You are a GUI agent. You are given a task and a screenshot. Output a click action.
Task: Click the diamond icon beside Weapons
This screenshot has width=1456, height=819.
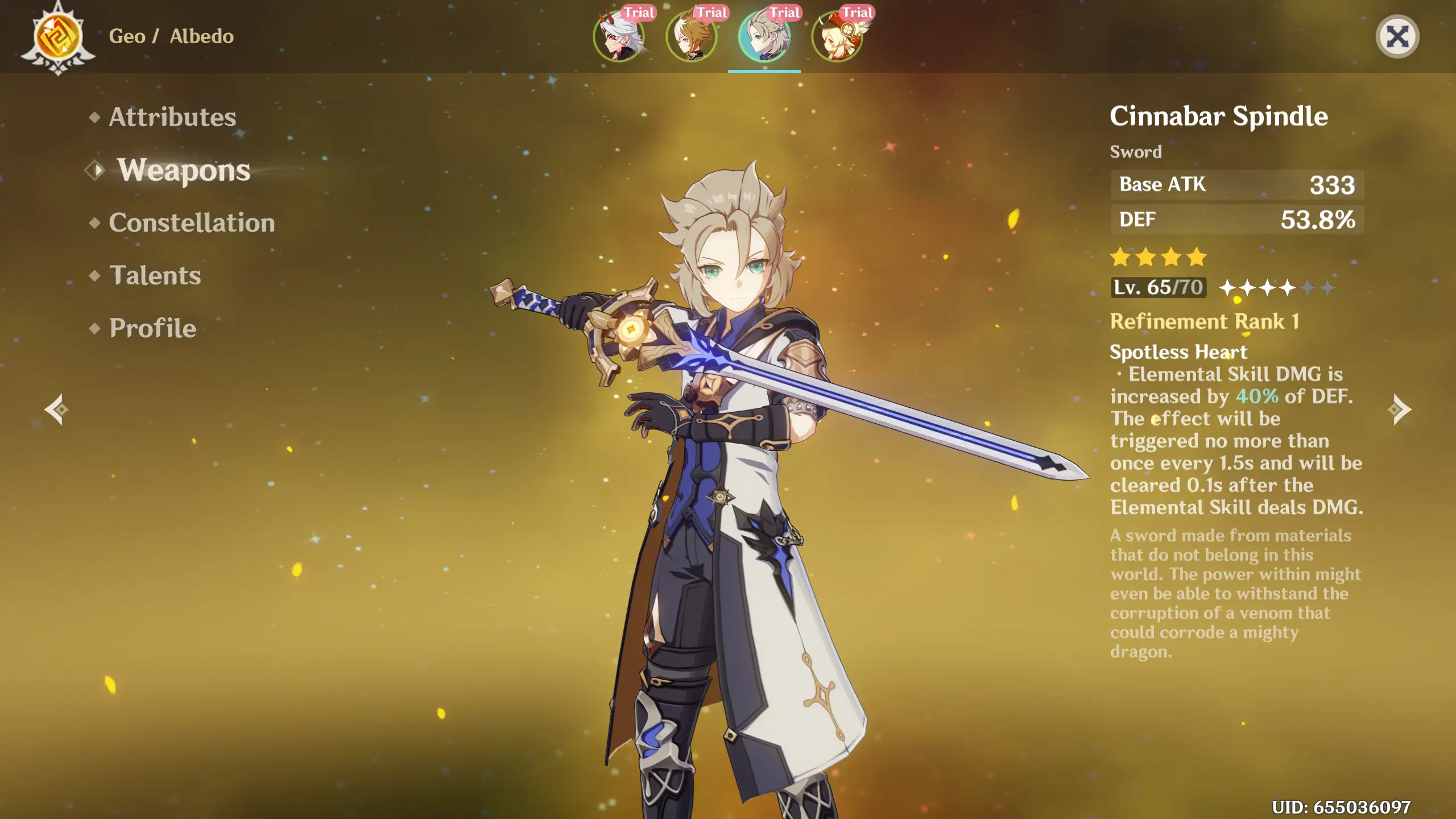pos(96,171)
